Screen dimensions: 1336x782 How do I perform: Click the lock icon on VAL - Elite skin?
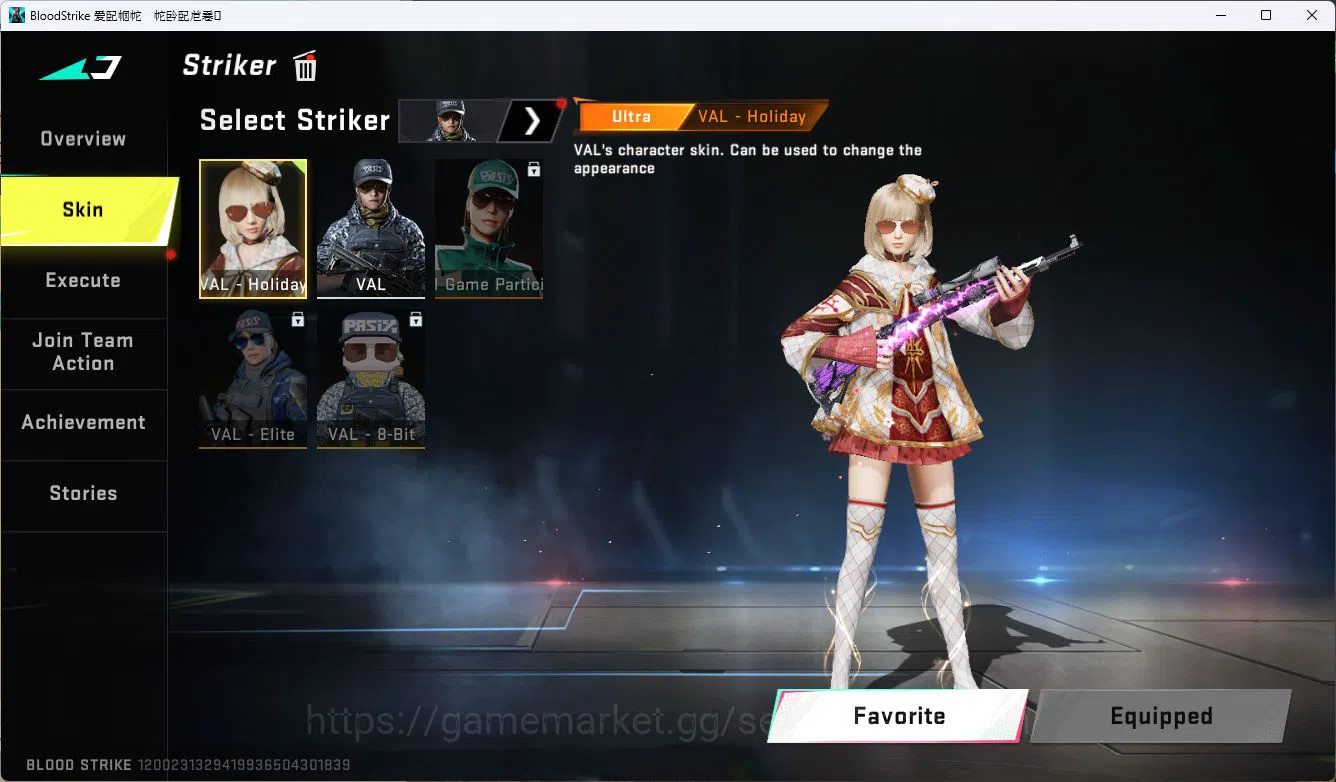click(297, 318)
